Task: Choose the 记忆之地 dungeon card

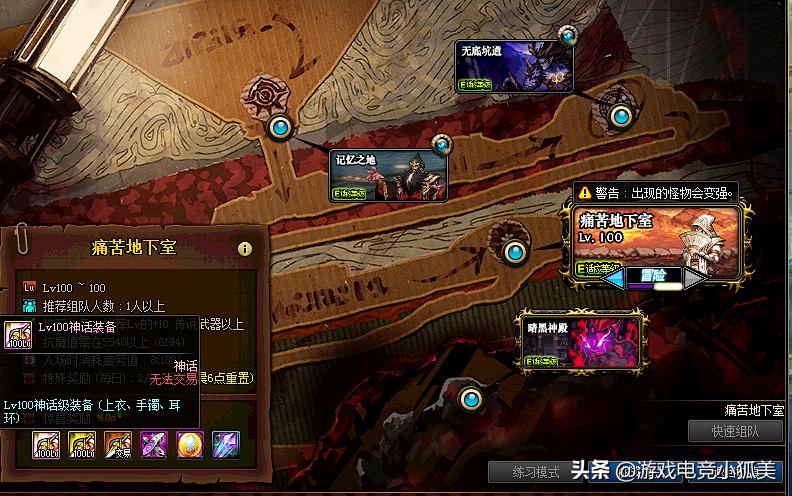Action: tap(389, 176)
